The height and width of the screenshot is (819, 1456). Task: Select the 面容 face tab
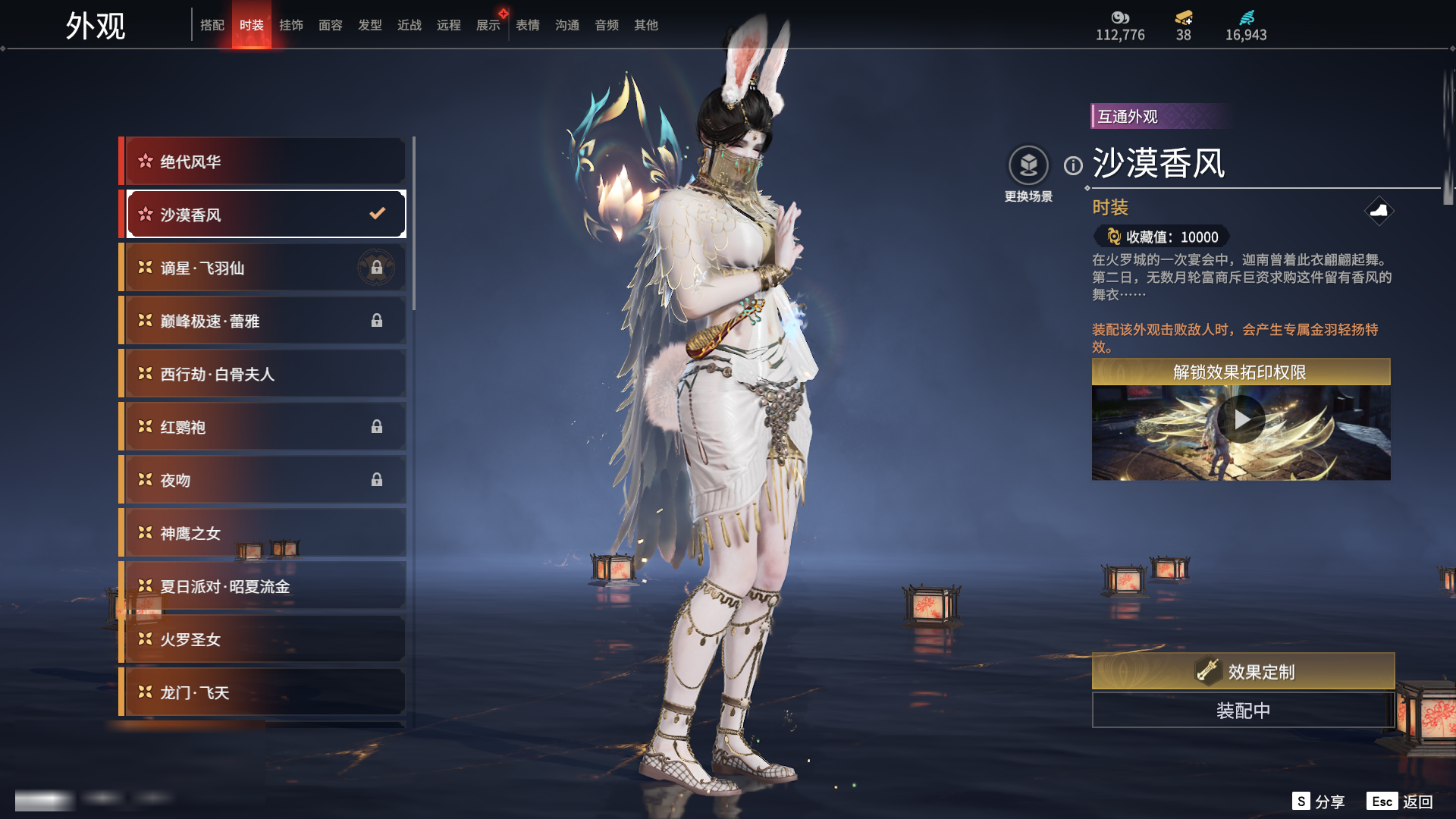point(330,25)
